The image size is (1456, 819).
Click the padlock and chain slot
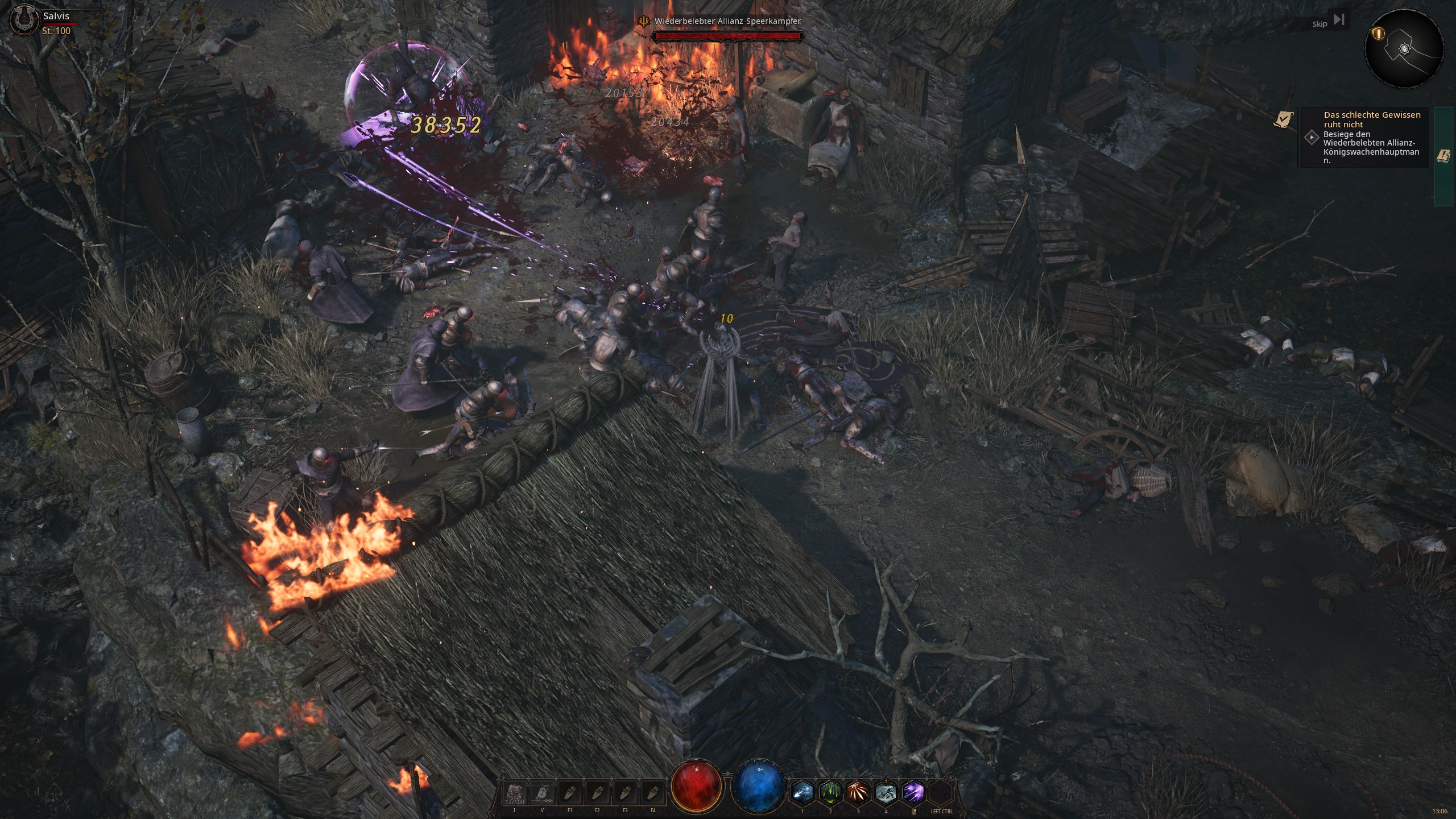[542, 793]
